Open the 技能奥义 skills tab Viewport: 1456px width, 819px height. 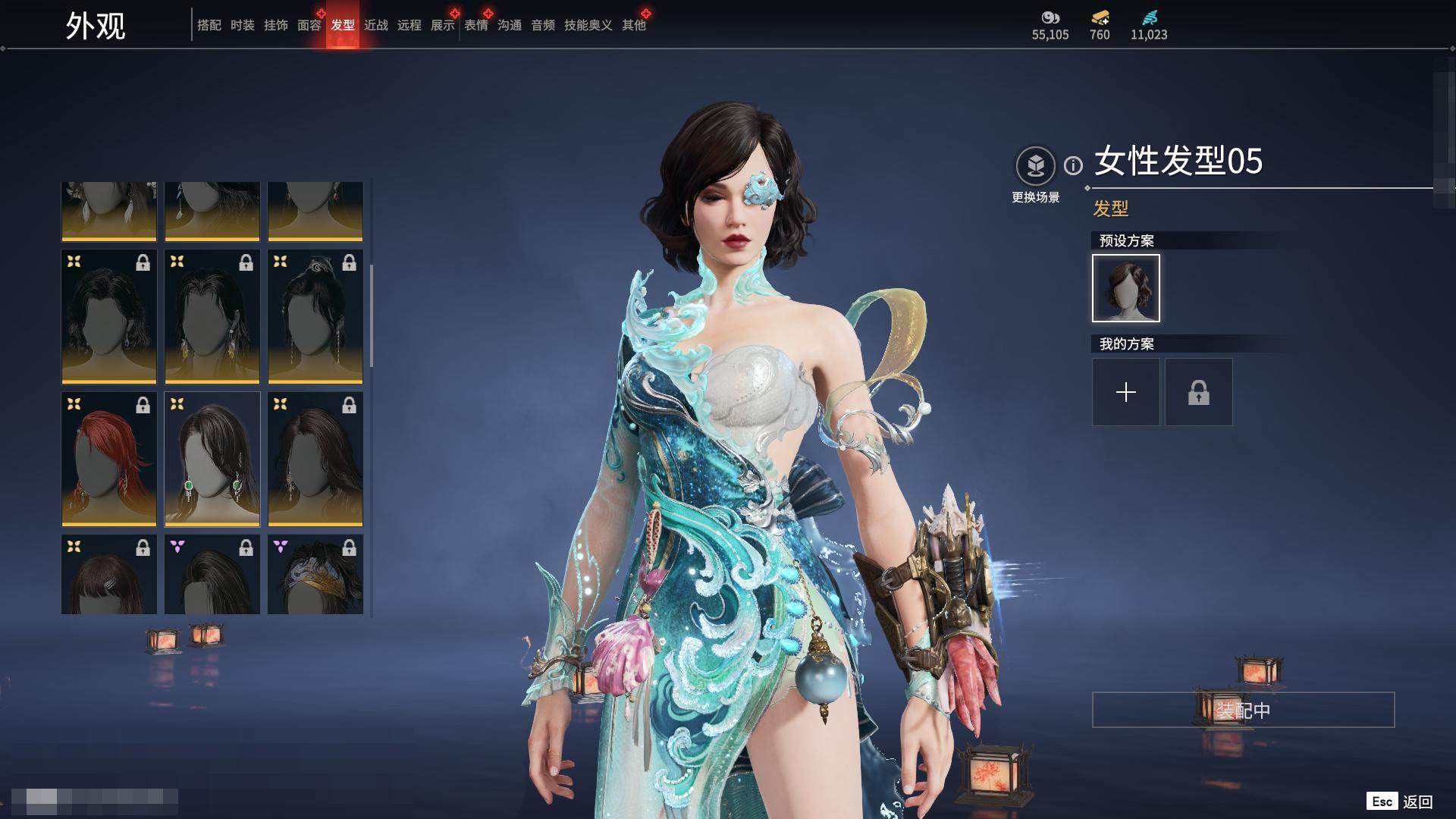coord(588,25)
